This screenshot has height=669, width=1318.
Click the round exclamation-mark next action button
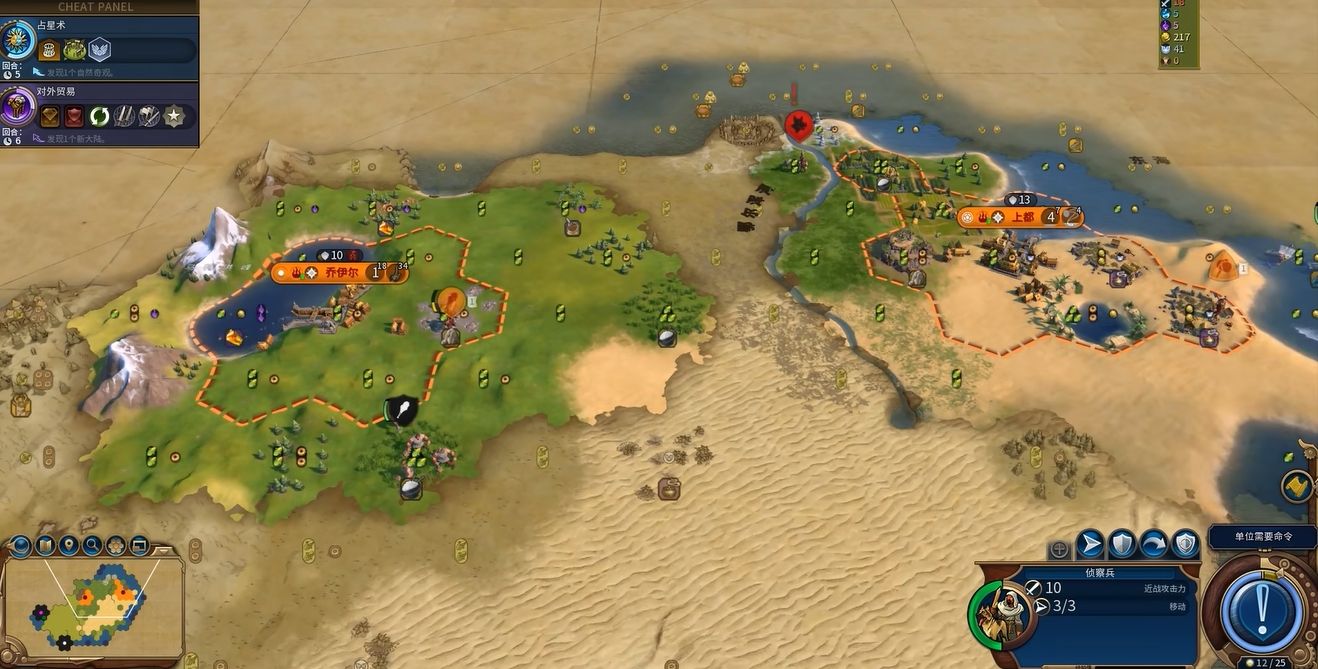(1262, 608)
